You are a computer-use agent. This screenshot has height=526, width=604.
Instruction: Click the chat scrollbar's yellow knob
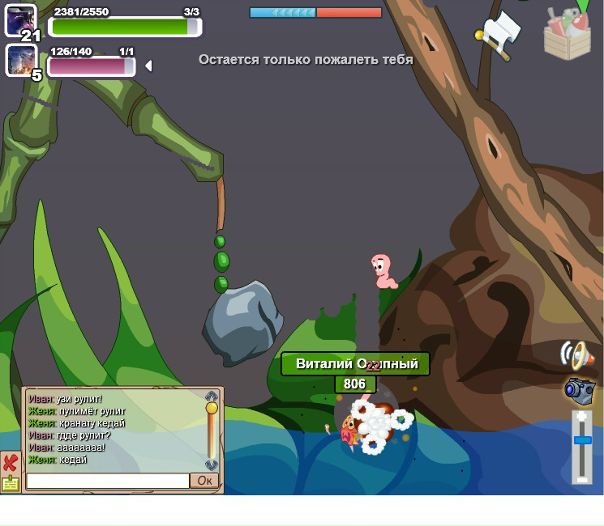[x=211, y=408]
